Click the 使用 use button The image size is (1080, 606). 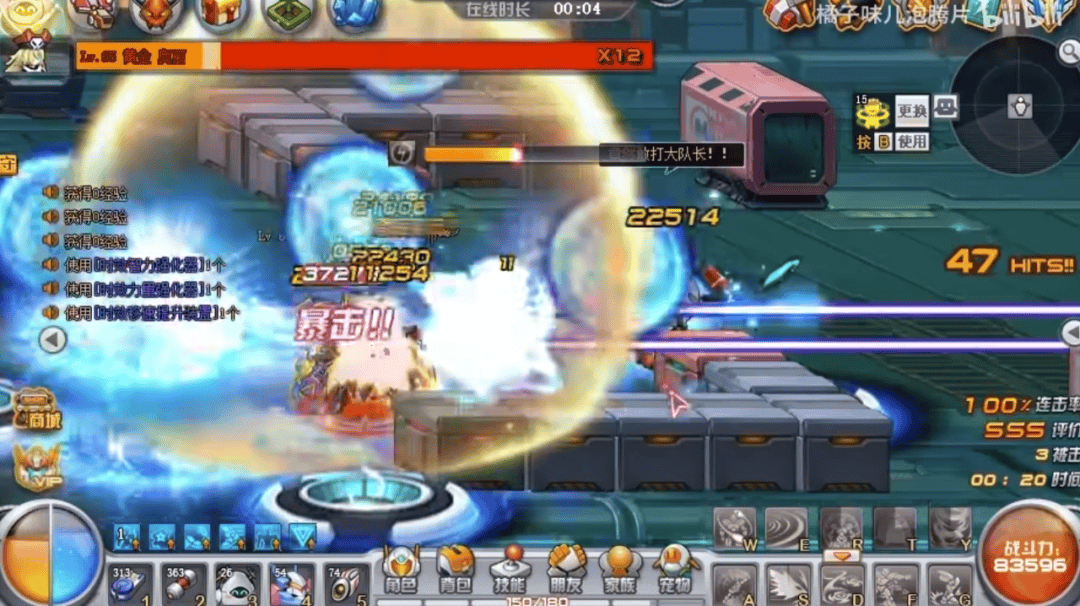[x=911, y=142]
